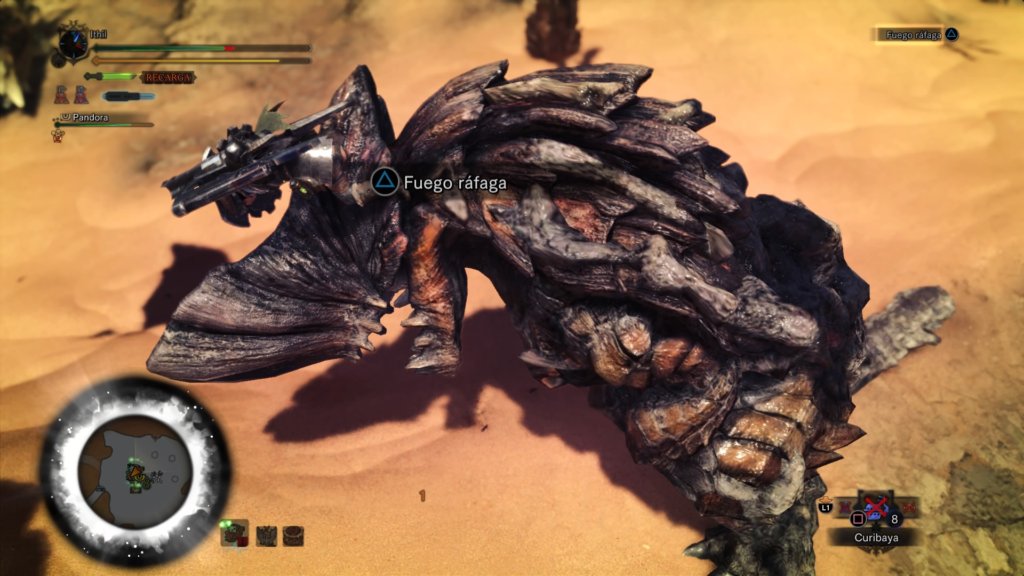
Task: Select the Curibaya item in the item bar
Action: (x=875, y=512)
